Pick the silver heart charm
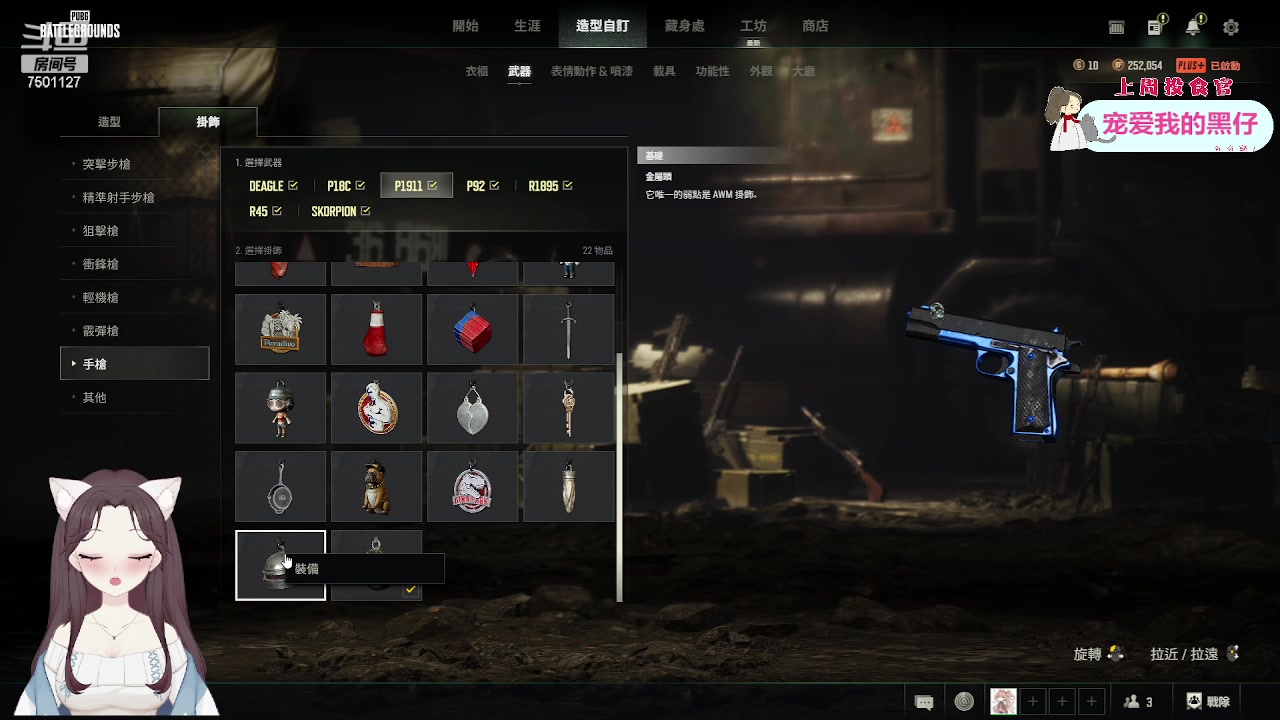The image size is (1280, 720). point(472,408)
